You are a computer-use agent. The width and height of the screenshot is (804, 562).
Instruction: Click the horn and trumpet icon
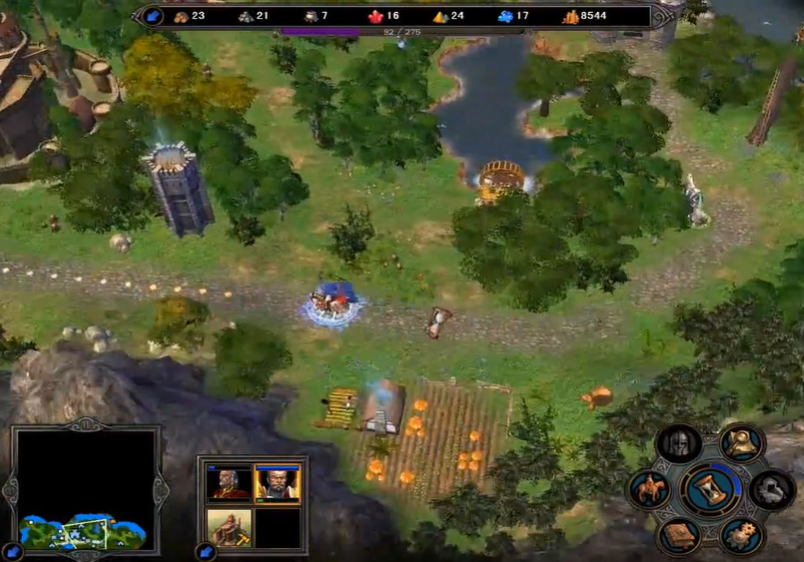click(x=742, y=443)
